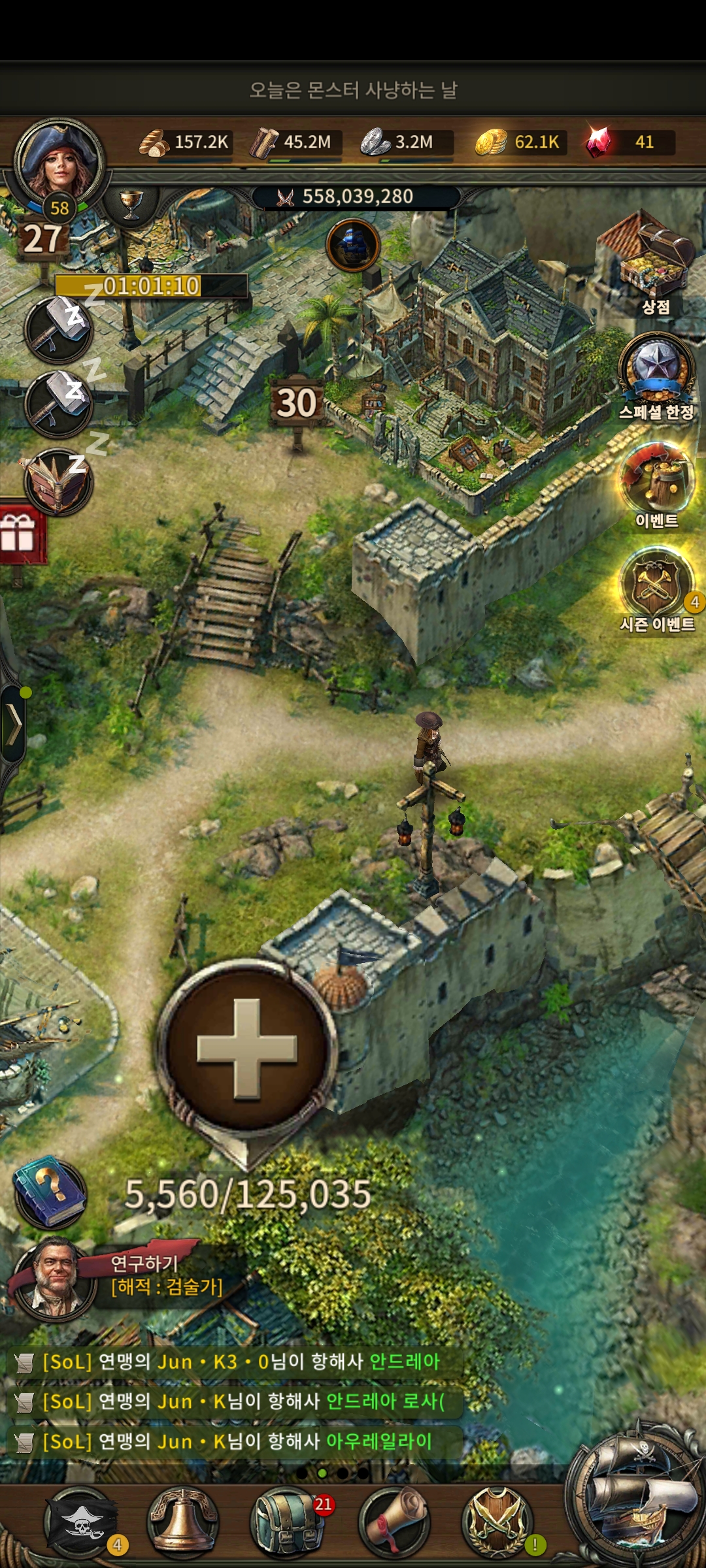This screenshot has height=1568, width=706.
Task: Open the pirate flag menu
Action: (80, 1521)
